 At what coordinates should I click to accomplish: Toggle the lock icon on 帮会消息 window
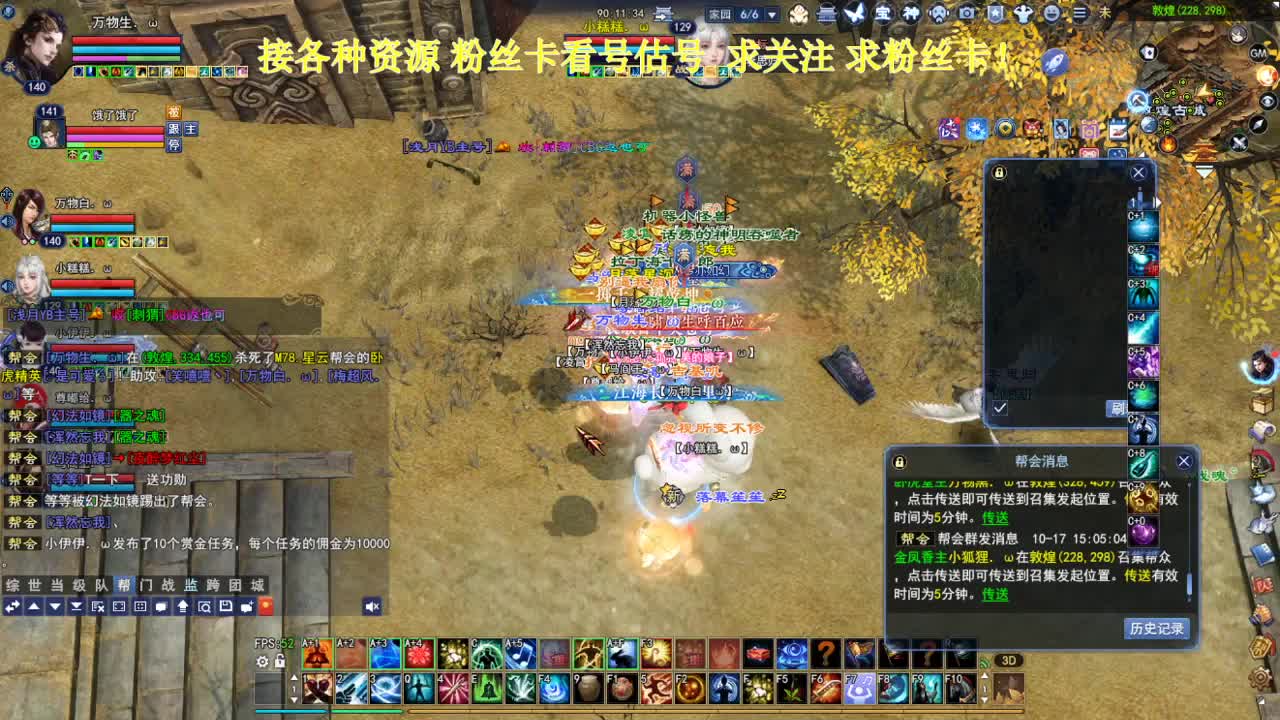898,460
